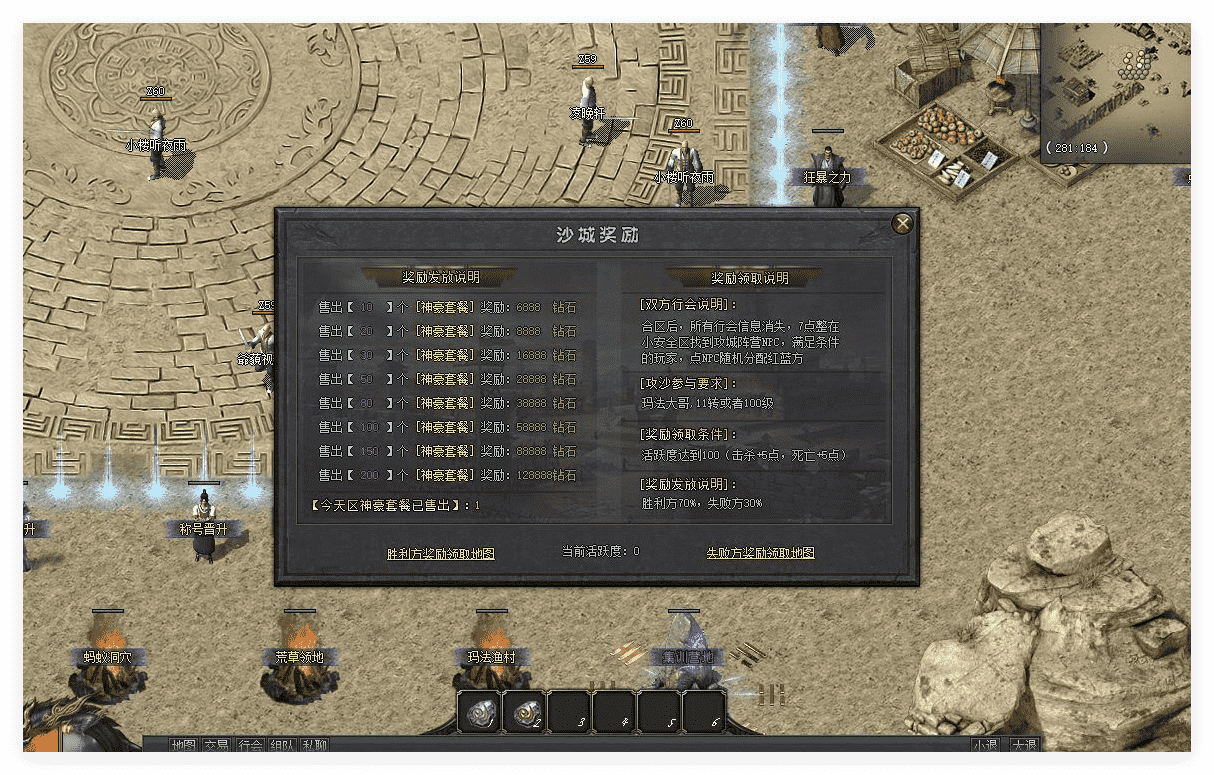1214x775 pixels.
Task: Open the 交易 trade button
Action: pyautogui.click(x=216, y=745)
